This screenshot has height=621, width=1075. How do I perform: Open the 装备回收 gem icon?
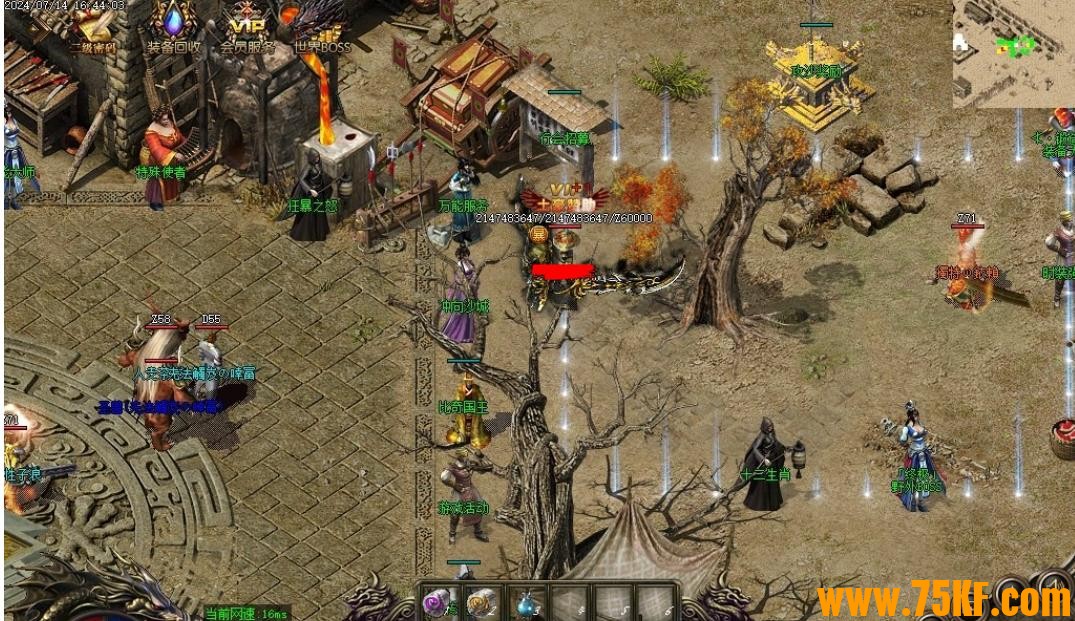click(x=174, y=24)
